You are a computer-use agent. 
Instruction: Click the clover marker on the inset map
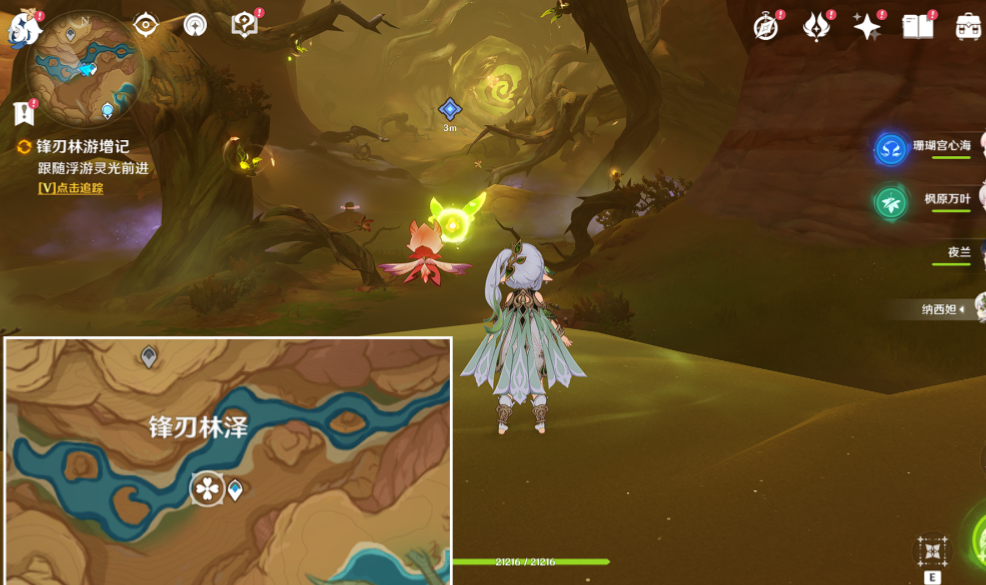(207, 489)
